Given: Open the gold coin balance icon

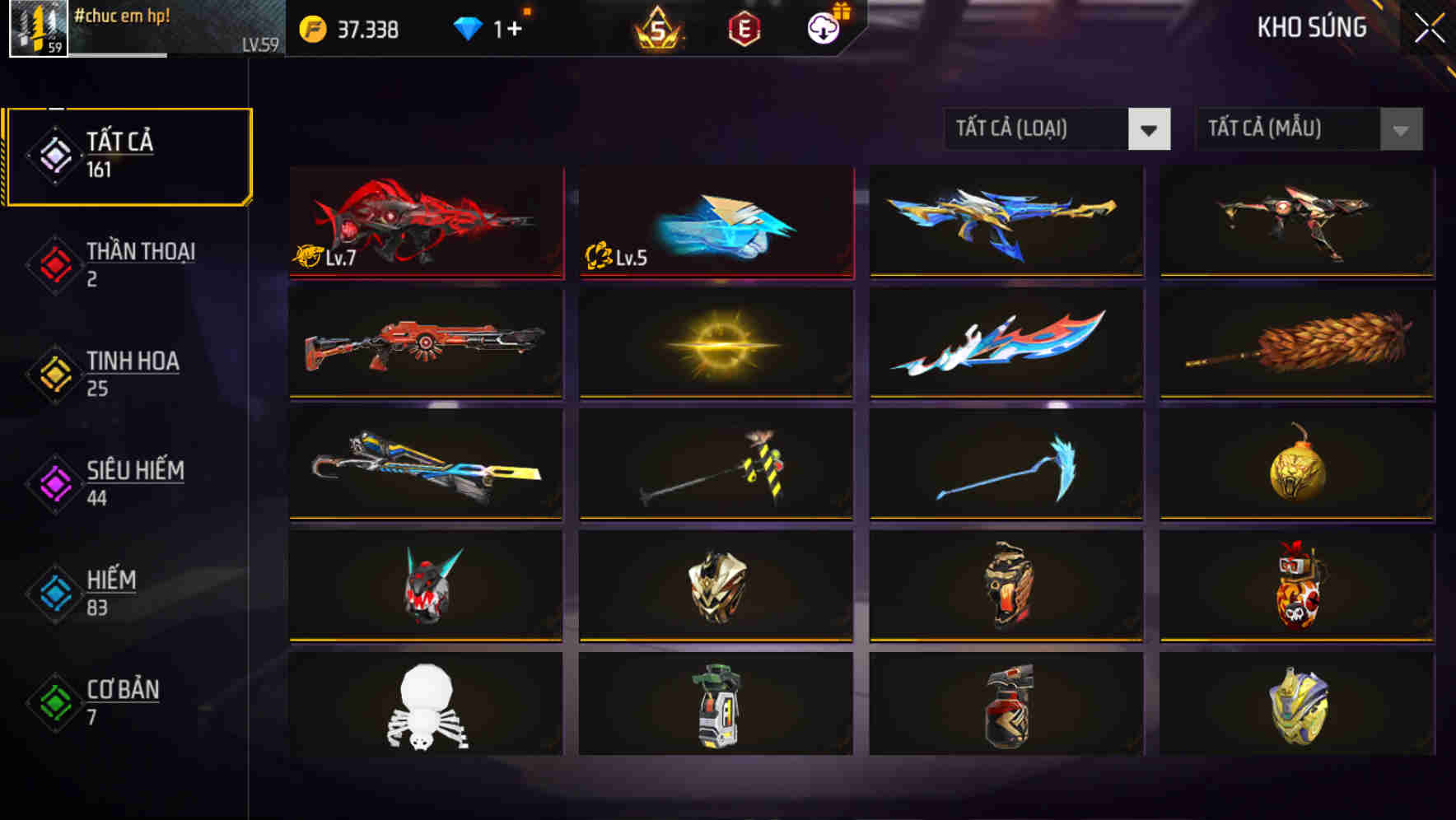Looking at the screenshot, I should pyautogui.click(x=311, y=27).
